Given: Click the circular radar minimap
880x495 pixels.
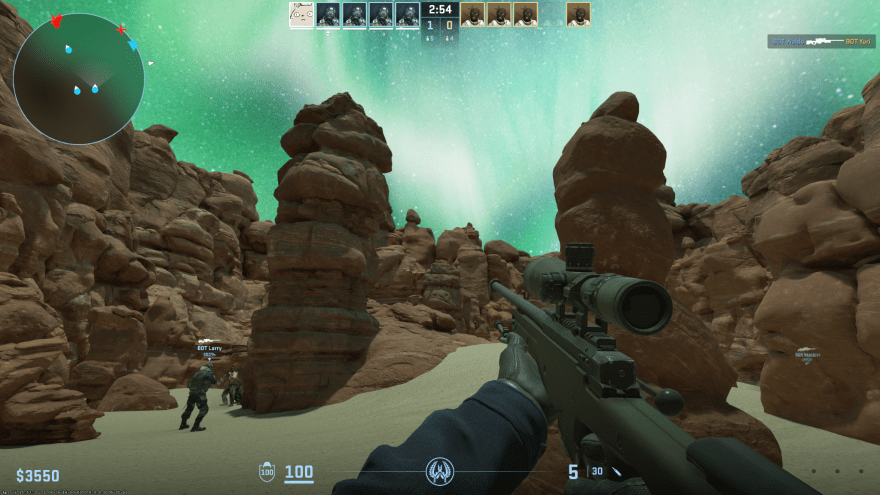Looking at the screenshot, I should click(78, 79).
